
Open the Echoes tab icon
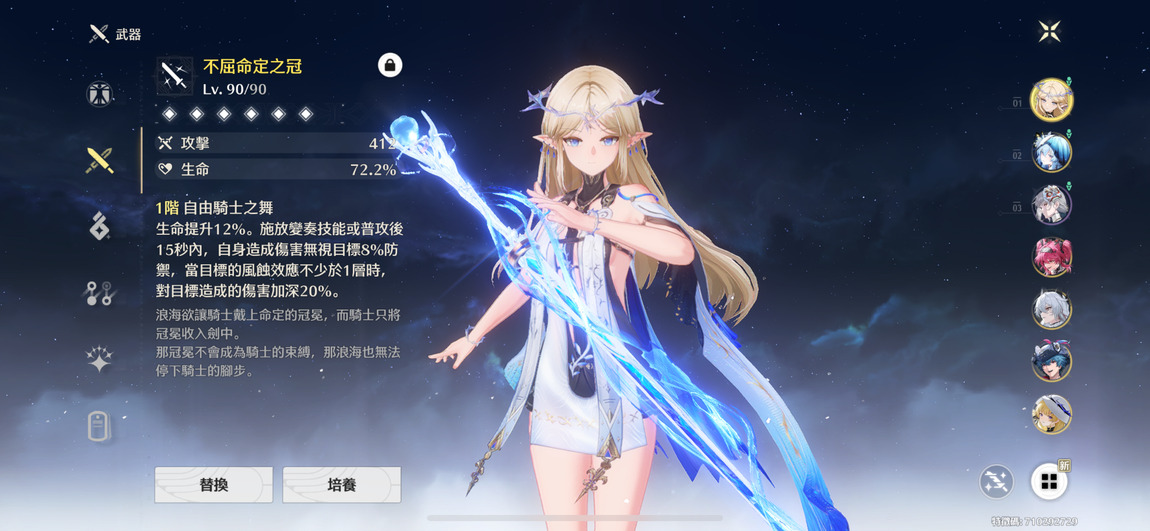[99, 227]
